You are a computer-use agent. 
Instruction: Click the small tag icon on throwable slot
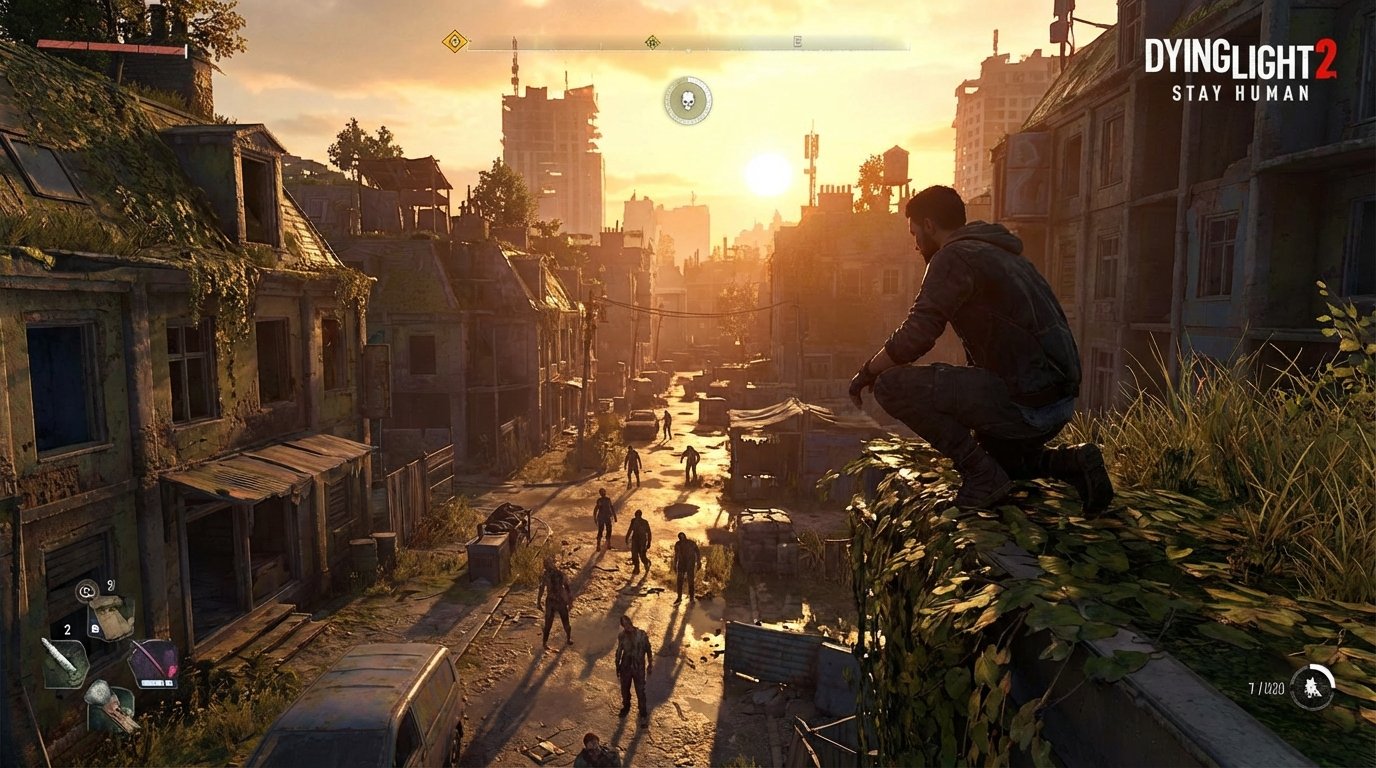[x=95, y=628]
